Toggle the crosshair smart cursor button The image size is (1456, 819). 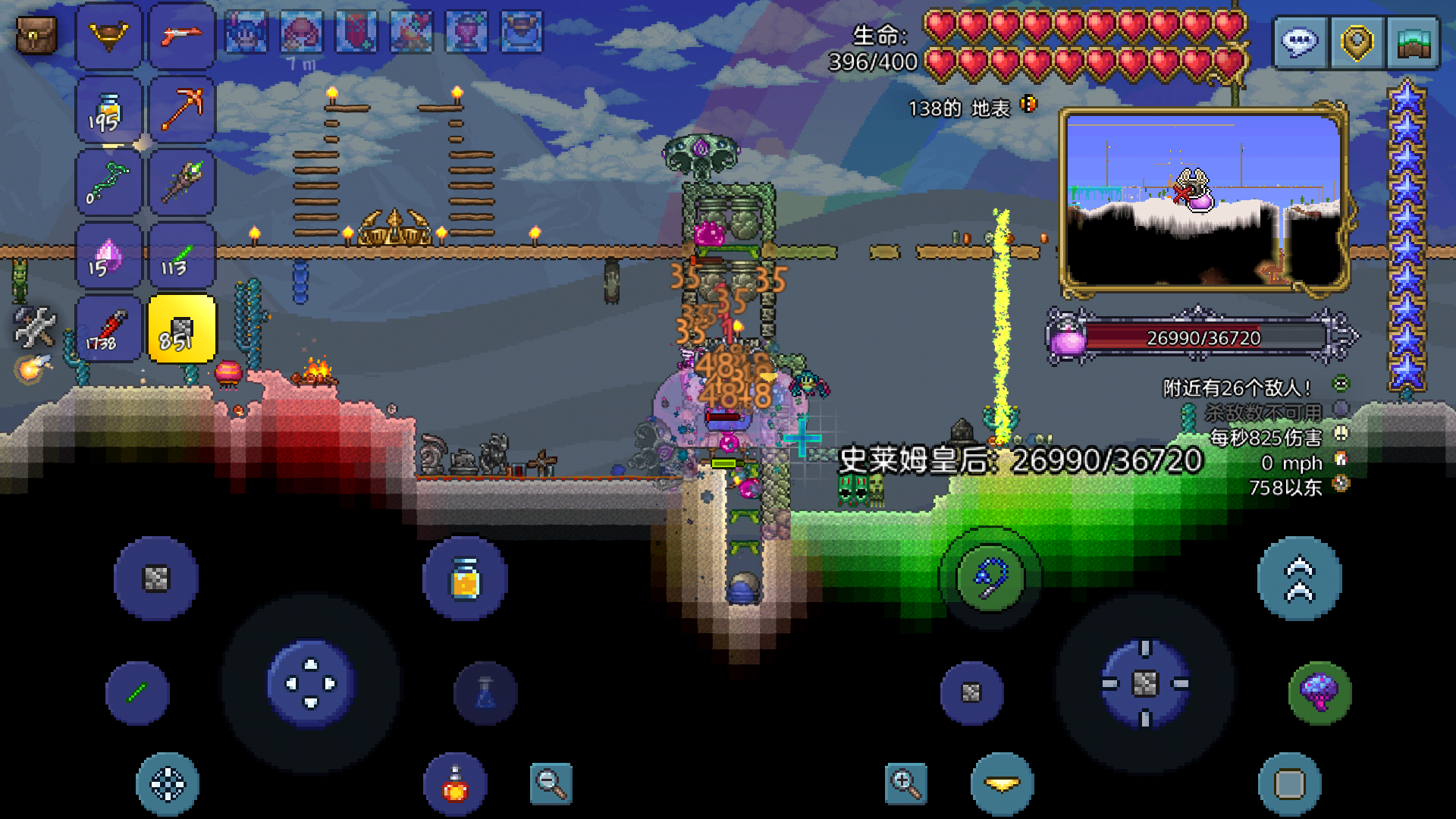tap(168, 785)
